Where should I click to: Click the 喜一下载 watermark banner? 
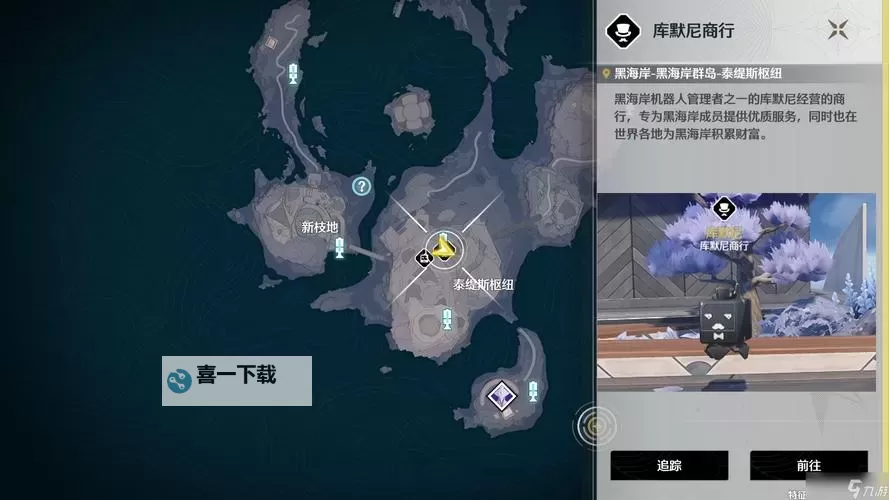(237, 380)
